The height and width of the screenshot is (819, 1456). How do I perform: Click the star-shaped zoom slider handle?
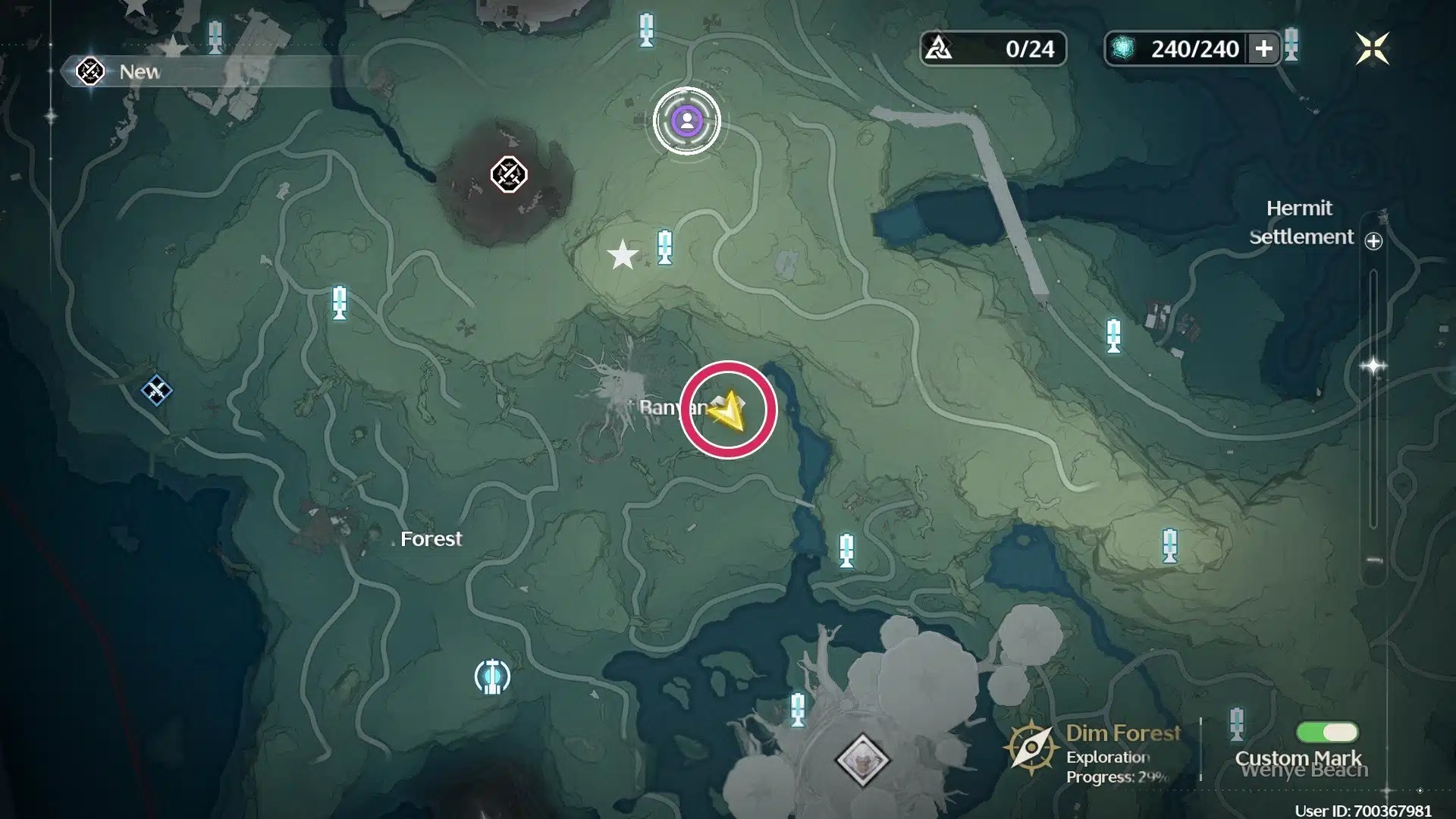point(1373,366)
